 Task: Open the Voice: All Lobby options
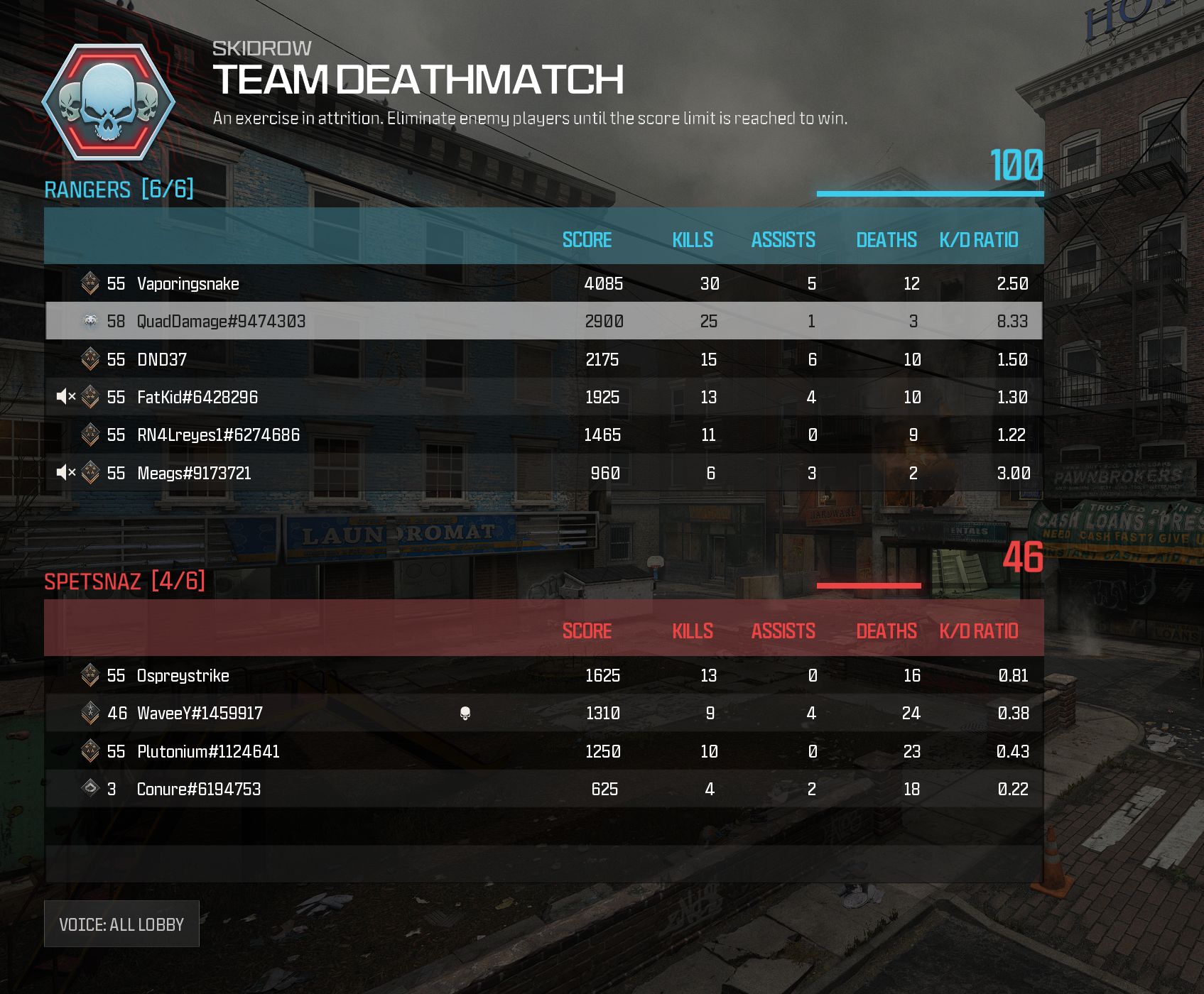click(x=121, y=924)
